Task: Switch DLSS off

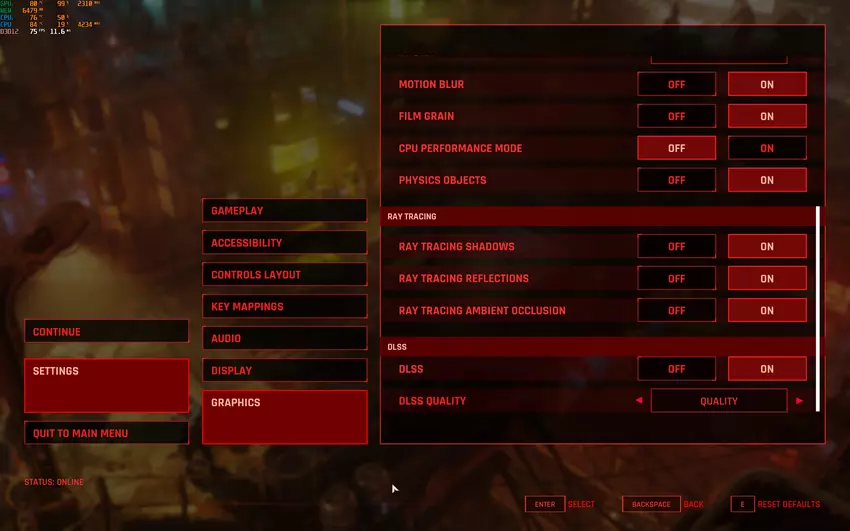Action: click(x=676, y=369)
